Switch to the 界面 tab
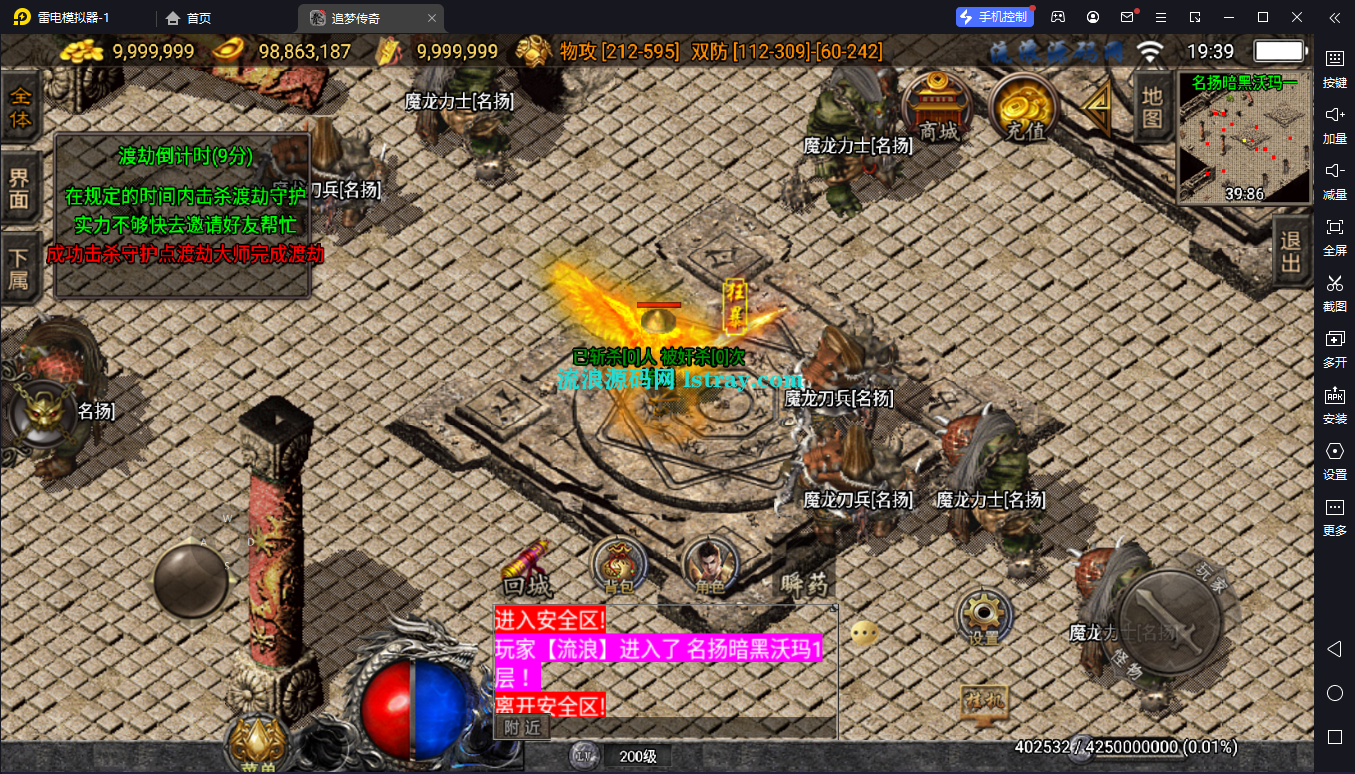The width and height of the screenshot is (1355, 774). point(20,187)
